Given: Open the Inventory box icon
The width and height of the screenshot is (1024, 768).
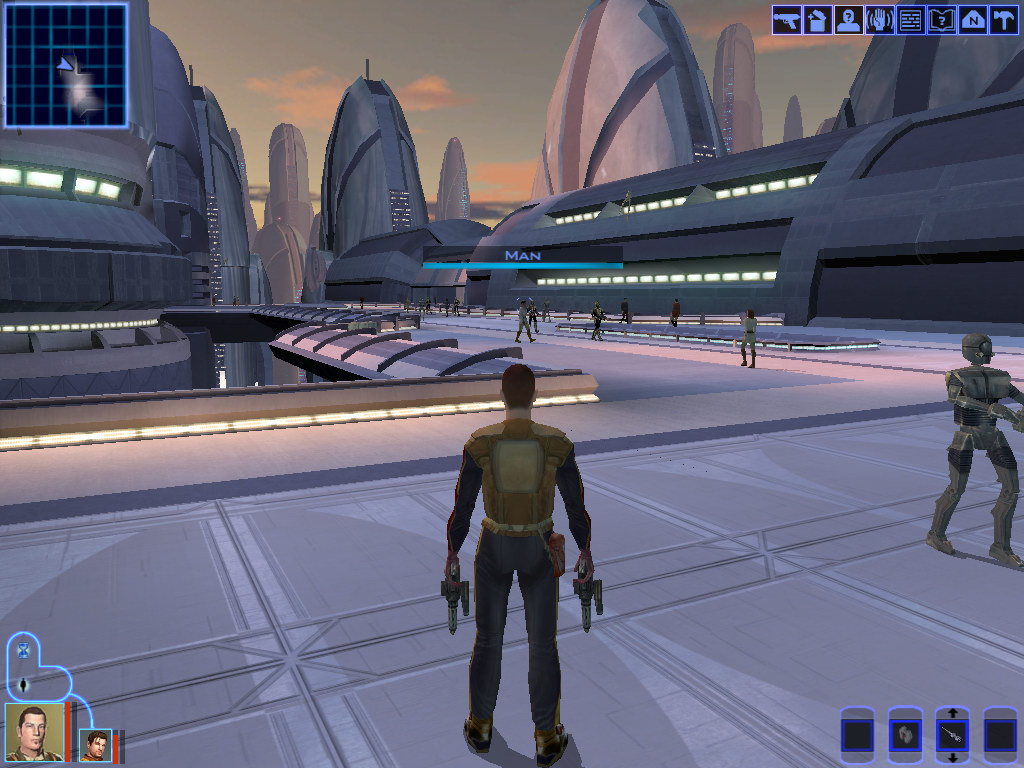Looking at the screenshot, I should tap(817, 20).
